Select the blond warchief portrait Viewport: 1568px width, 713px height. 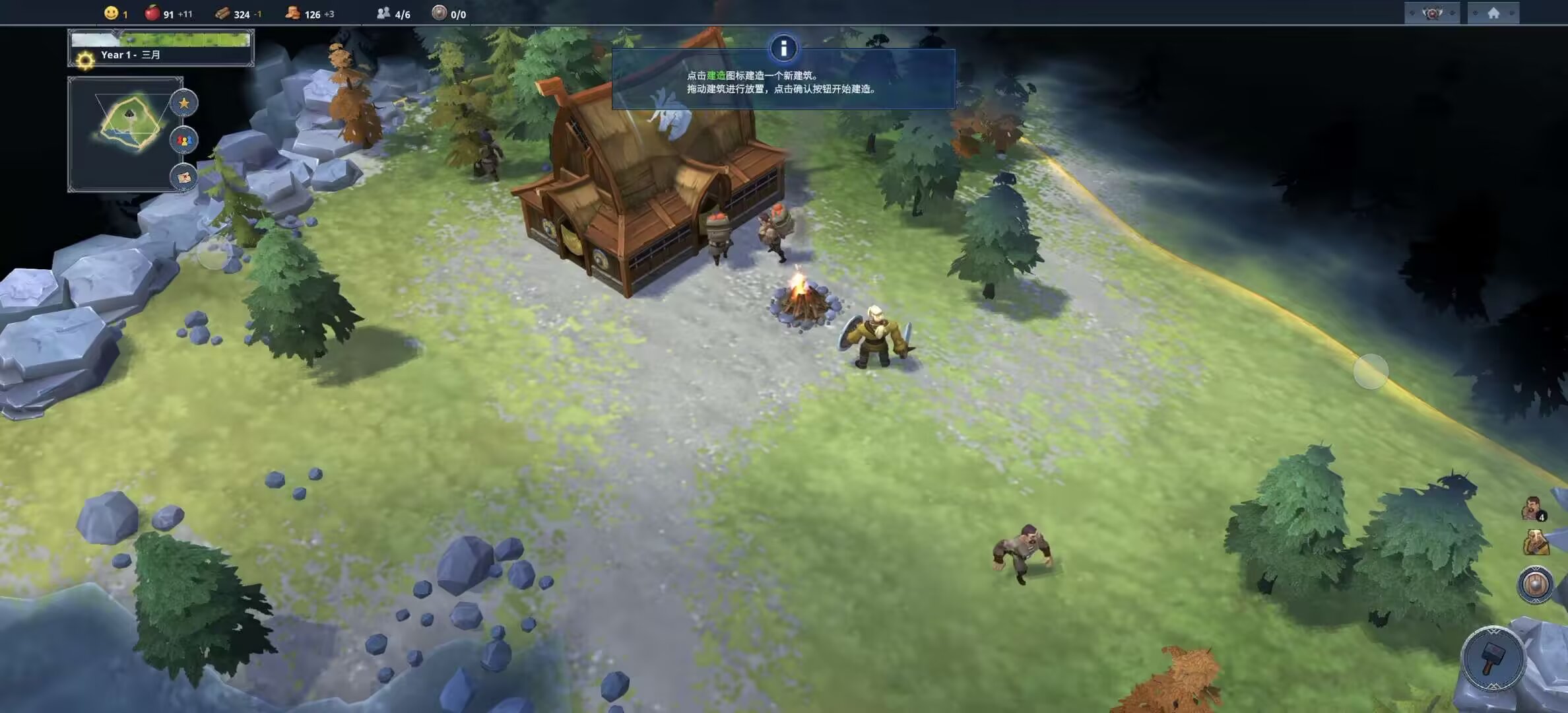(x=1535, y=543)
